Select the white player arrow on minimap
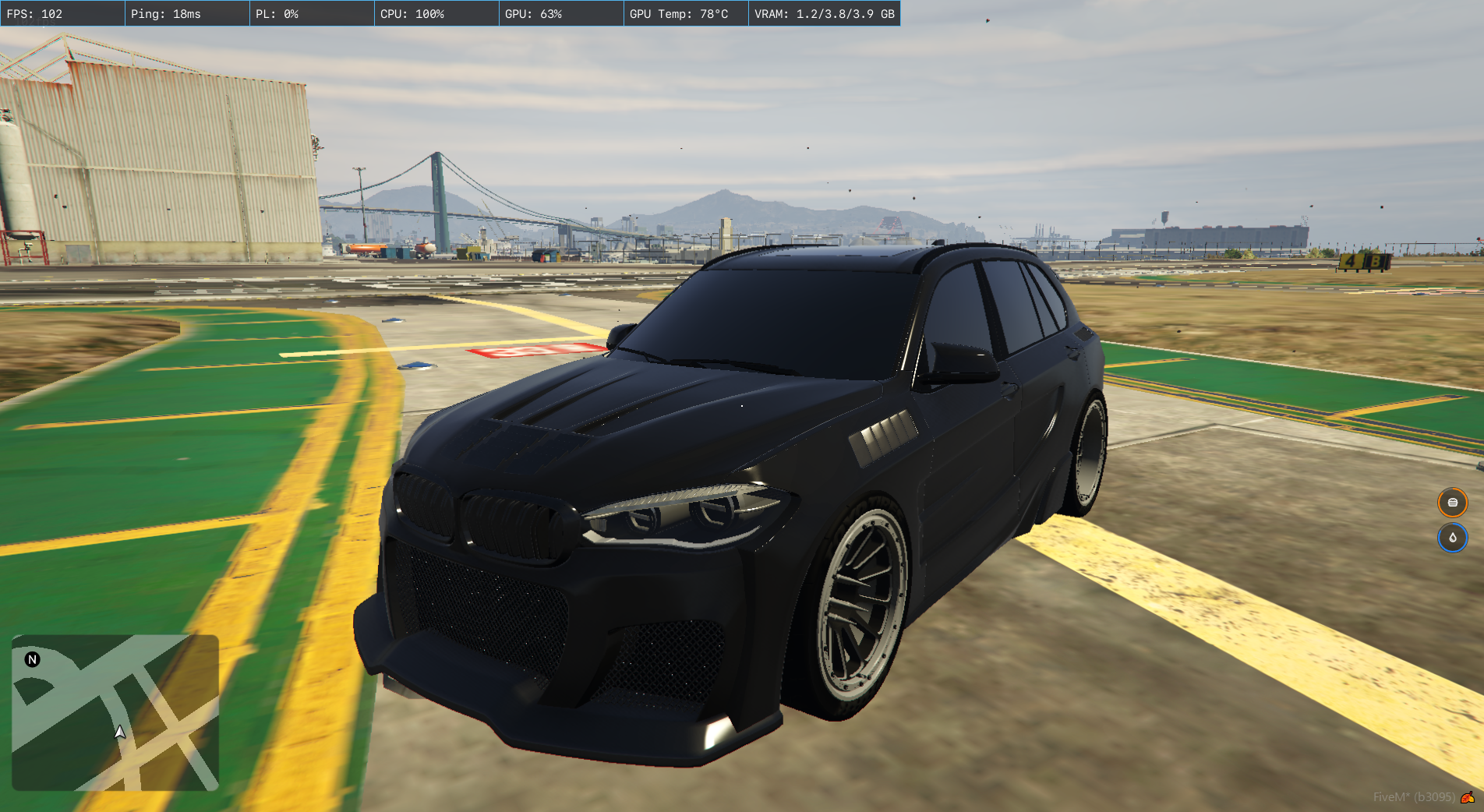The image size is (1484, 812). click(120, 732)
